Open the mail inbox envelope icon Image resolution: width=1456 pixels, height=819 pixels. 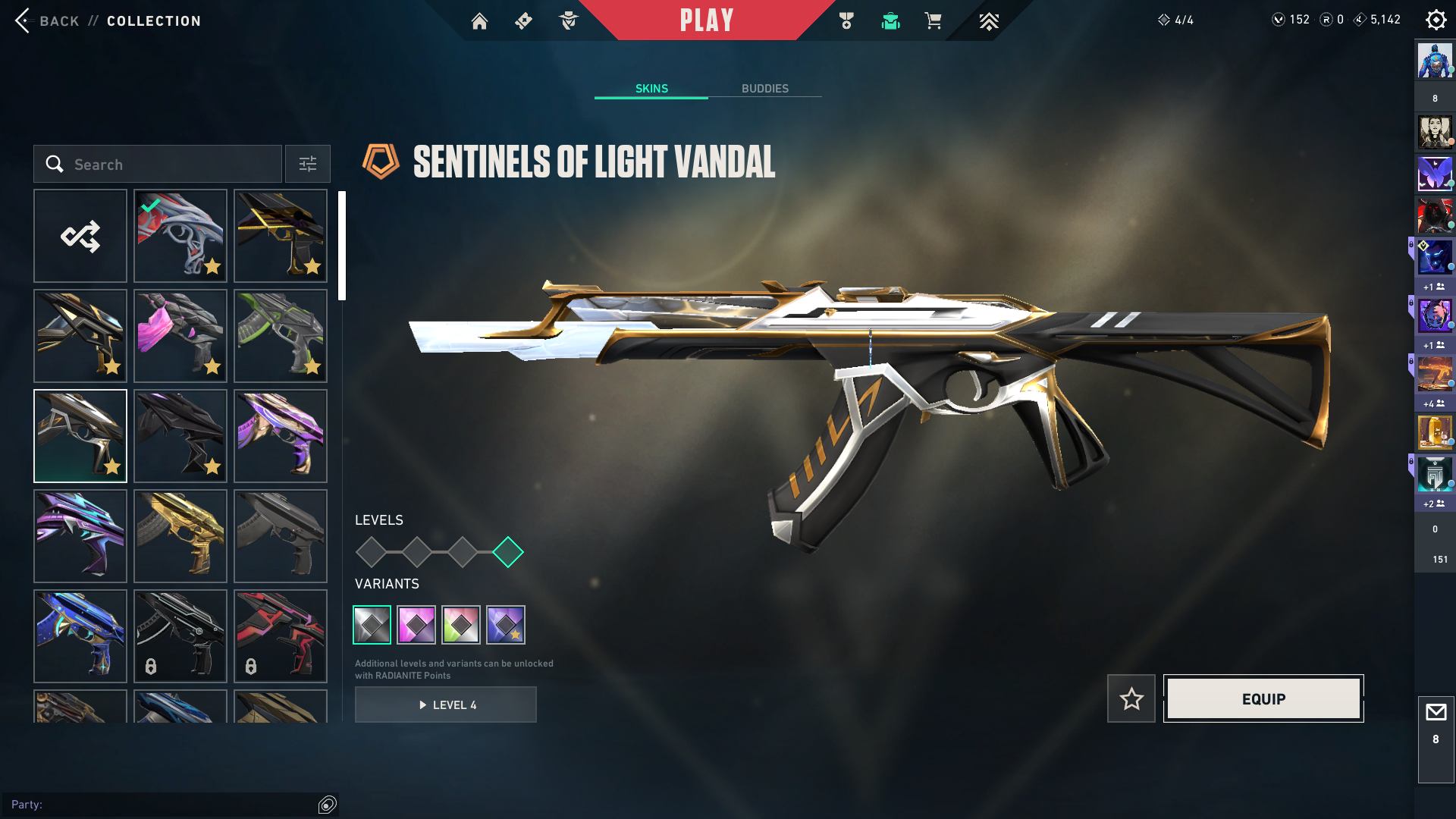click(x=1436, y=713)
